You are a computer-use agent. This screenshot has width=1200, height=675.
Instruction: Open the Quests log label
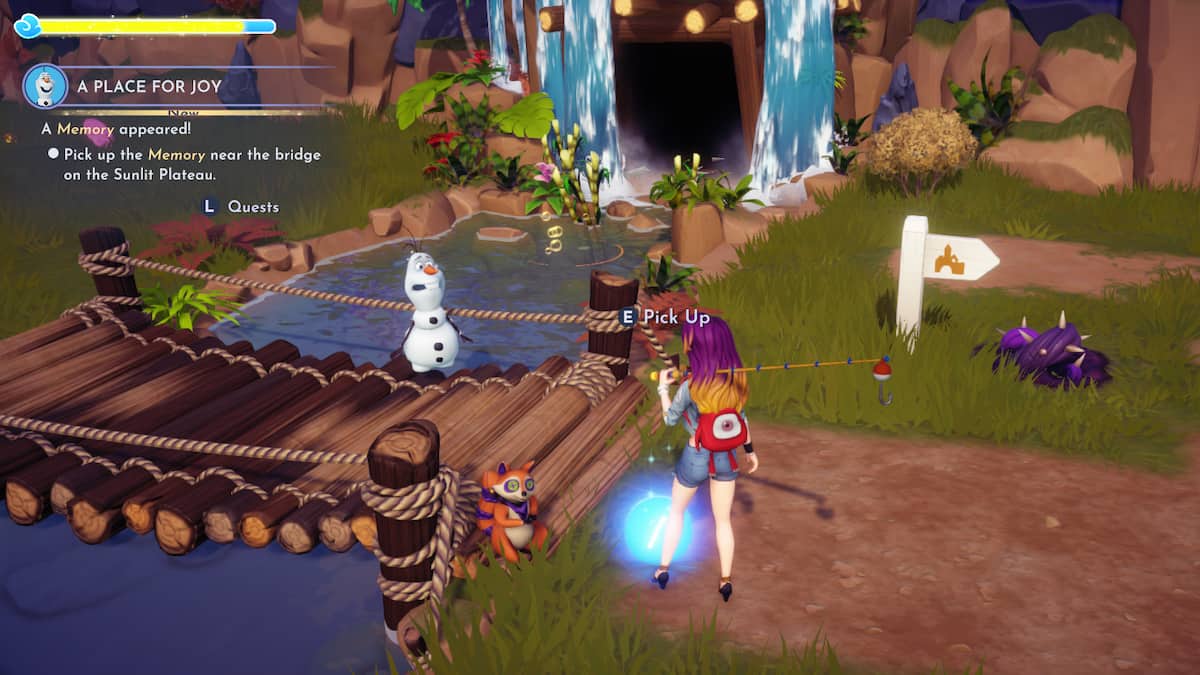pyautogui.click(x=253, y=207)
